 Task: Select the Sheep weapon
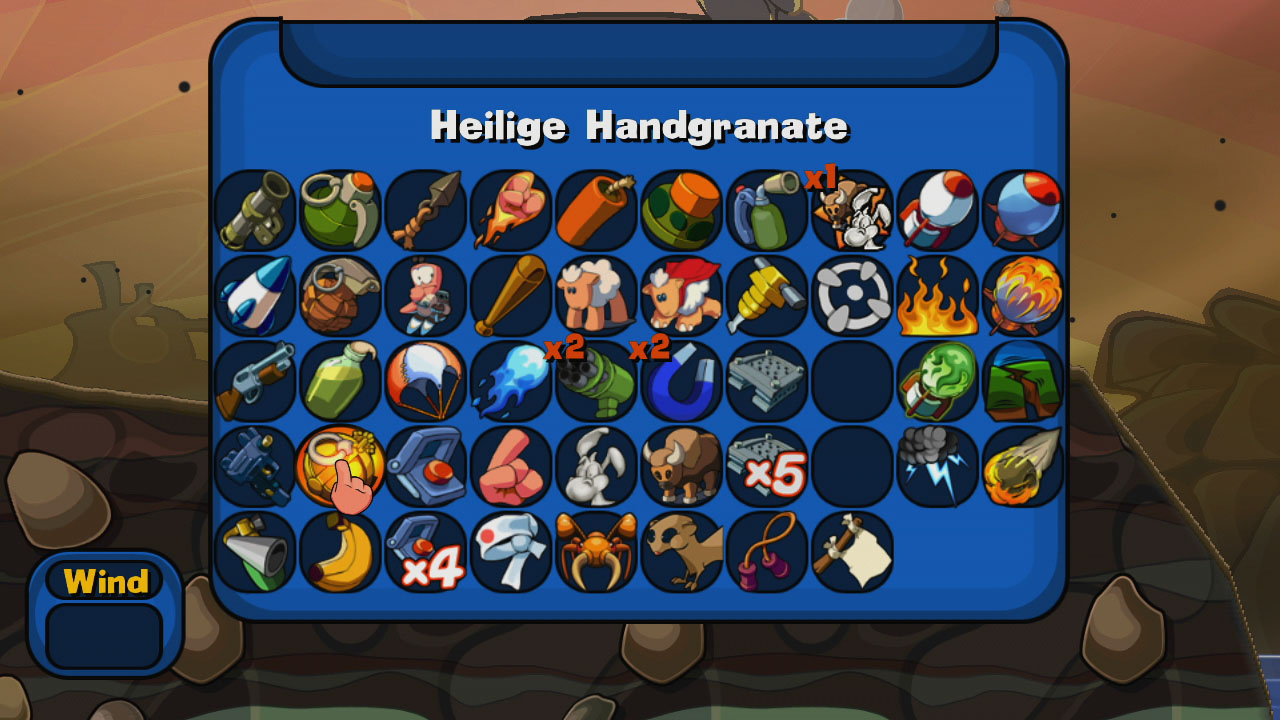click(595, 295)
